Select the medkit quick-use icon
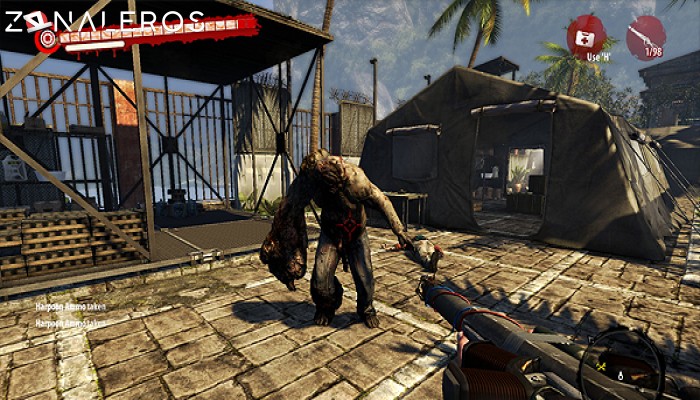Viewport: 700px width, 400px height. (585, 35)
